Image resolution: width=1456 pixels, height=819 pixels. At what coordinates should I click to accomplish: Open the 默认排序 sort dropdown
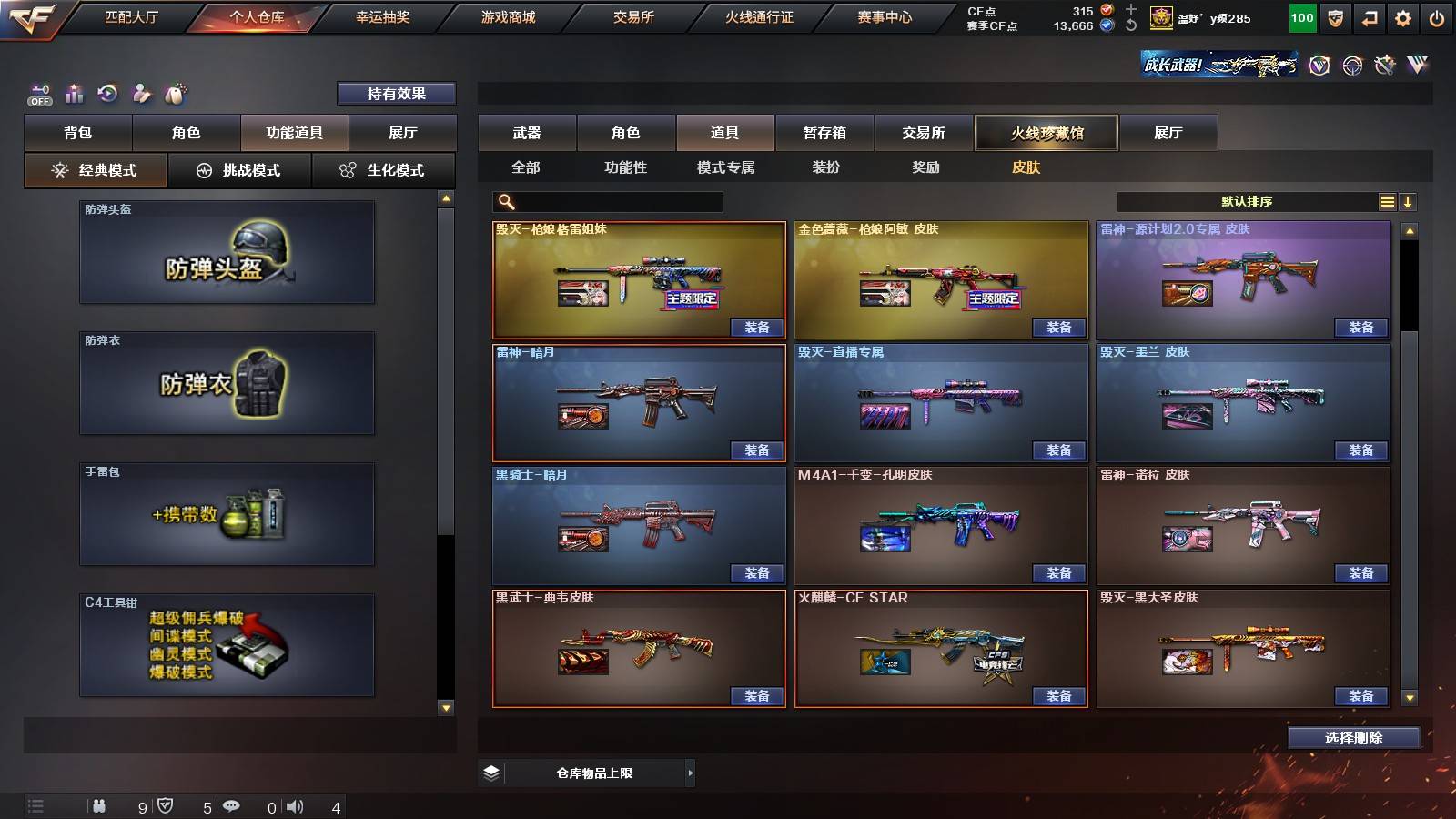click(x=1247, y=201)
